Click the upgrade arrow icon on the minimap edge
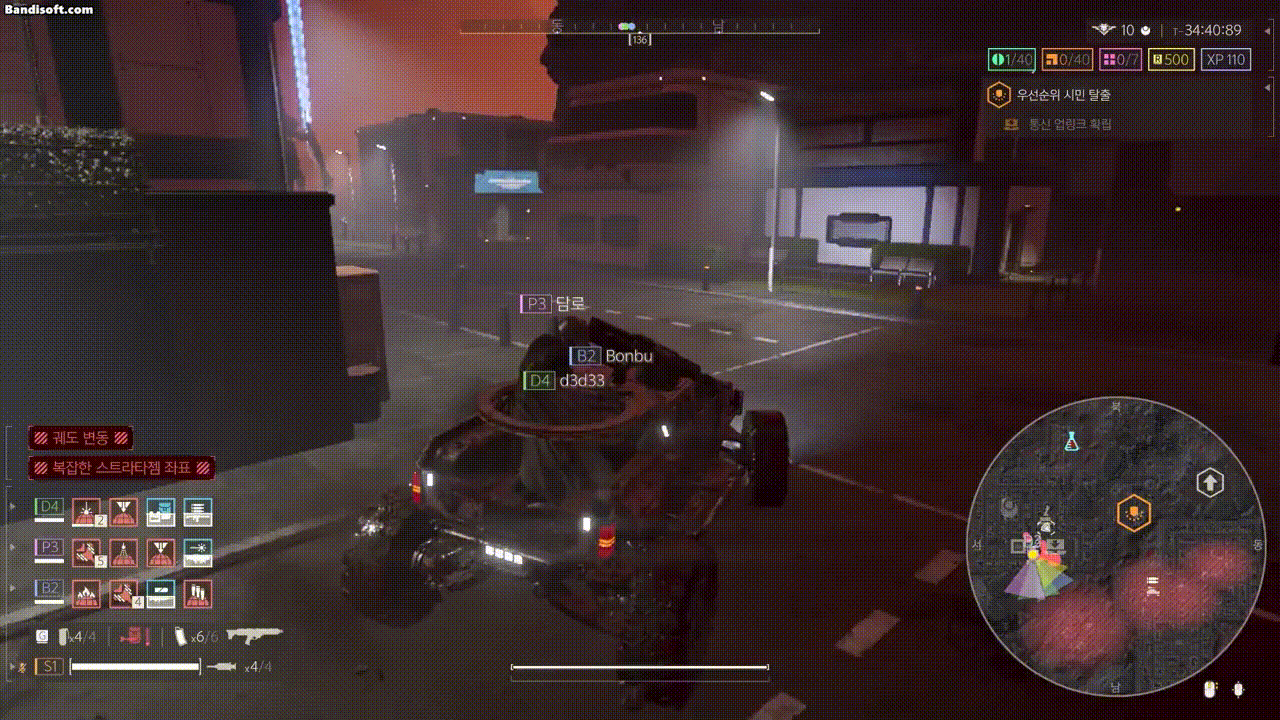The width and height of the screenshot is (1280, 720). [x=1209, y=481]
